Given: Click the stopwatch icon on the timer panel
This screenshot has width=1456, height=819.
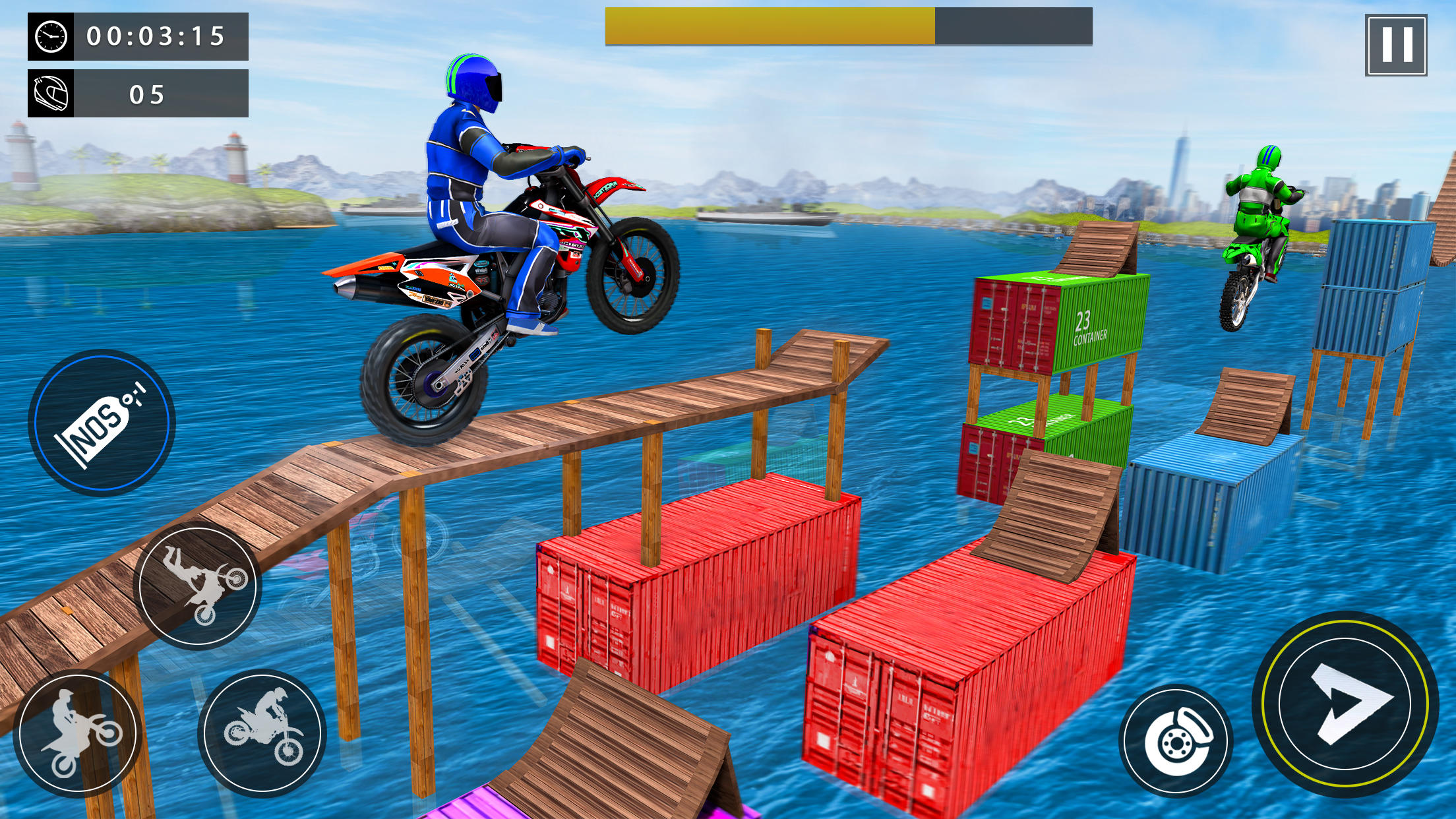Looking at the screenshot, I should (51, 38).
